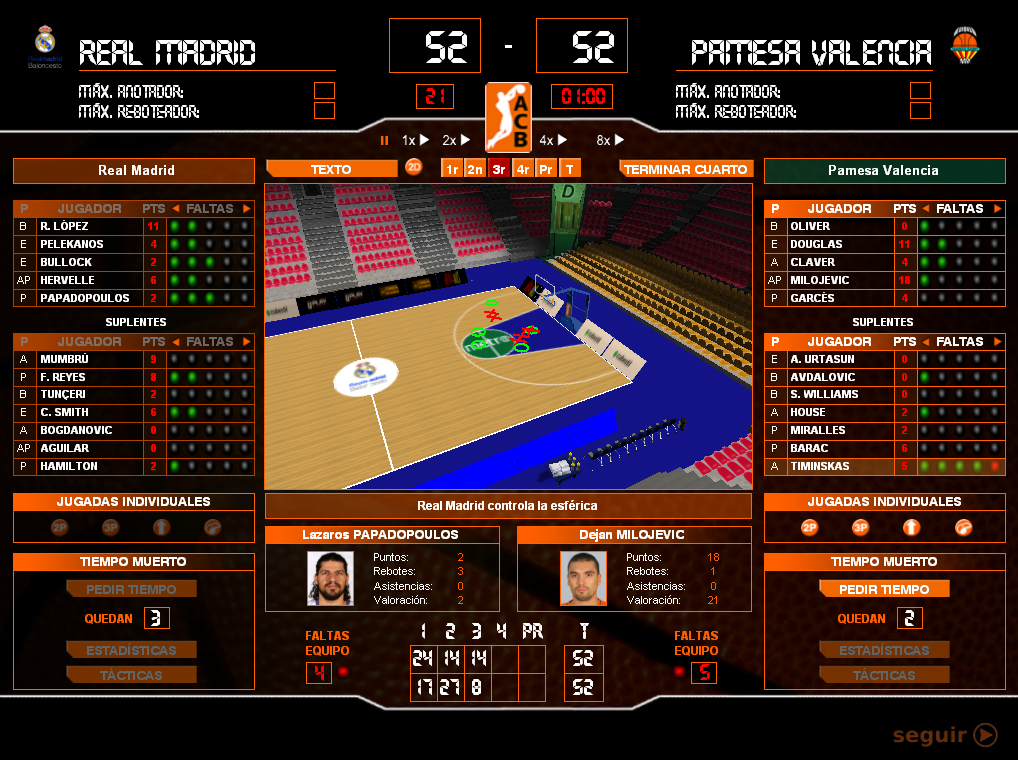Viewport: 1018px width, 760px height.
Task: Switch to TEXTO commentary view
Action: 331,169
